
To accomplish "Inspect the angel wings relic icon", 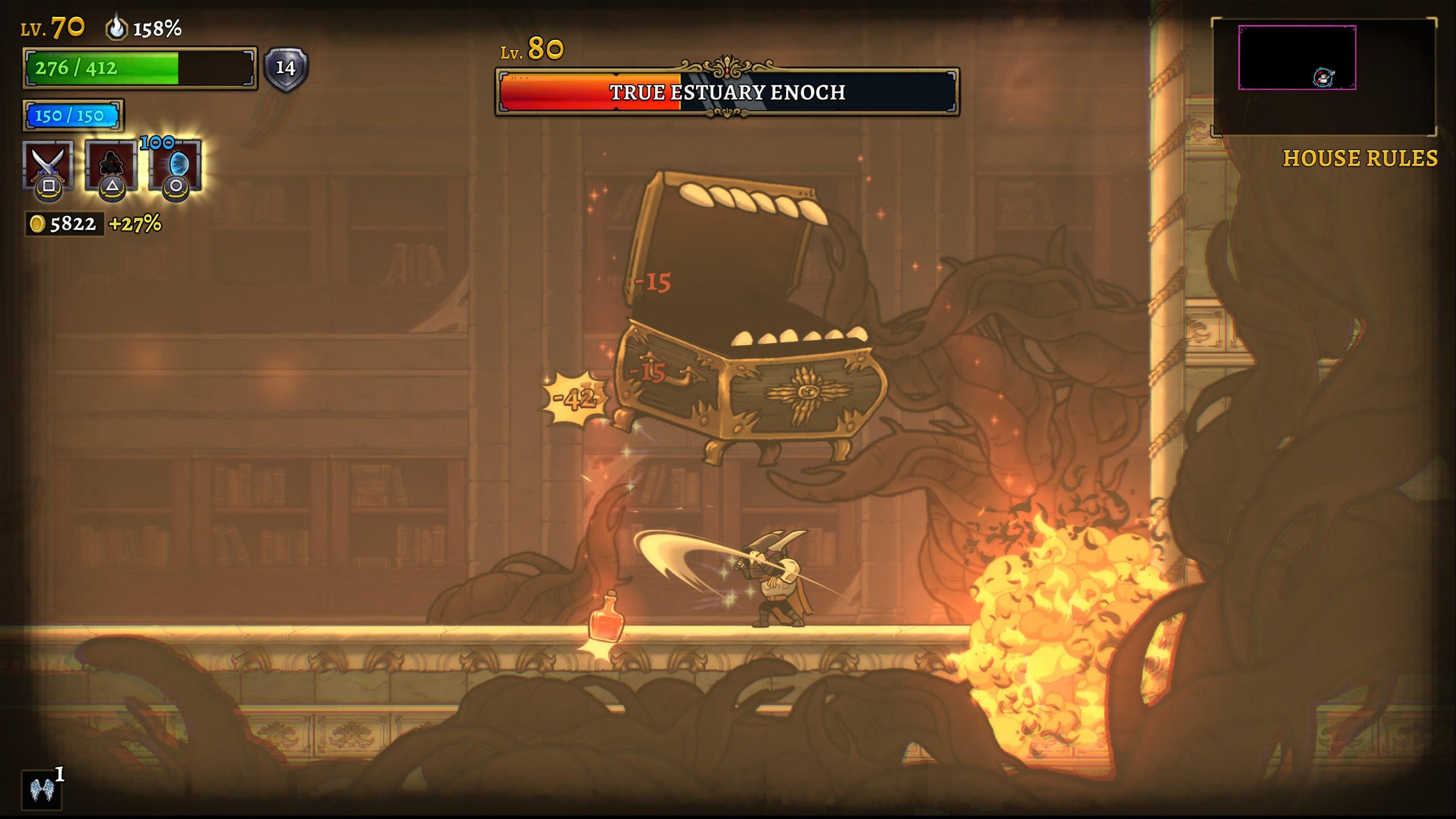I will [x=41, y=789].
